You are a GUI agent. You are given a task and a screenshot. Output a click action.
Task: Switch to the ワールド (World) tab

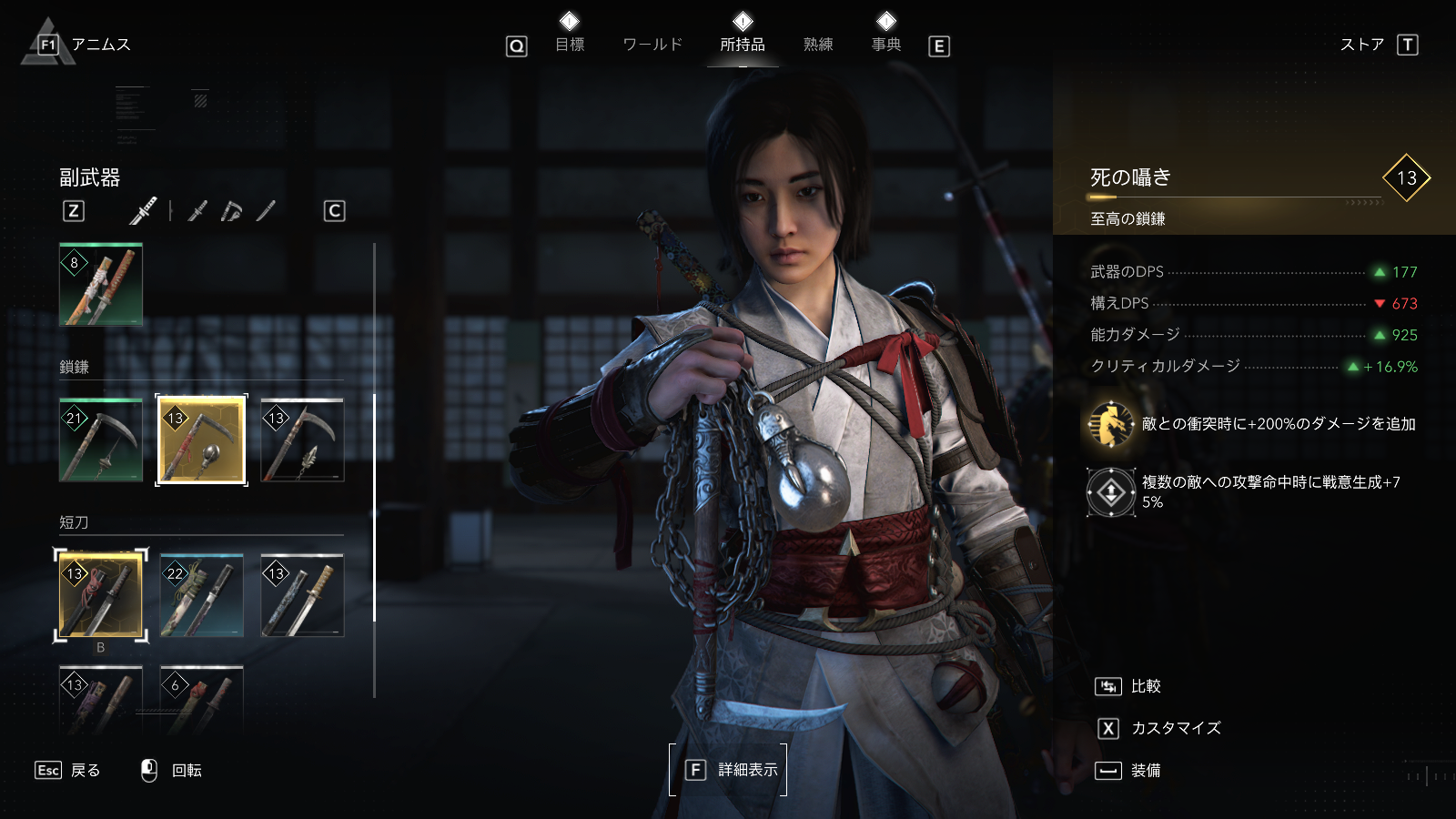pyautogui.click(x=652, y=45)
